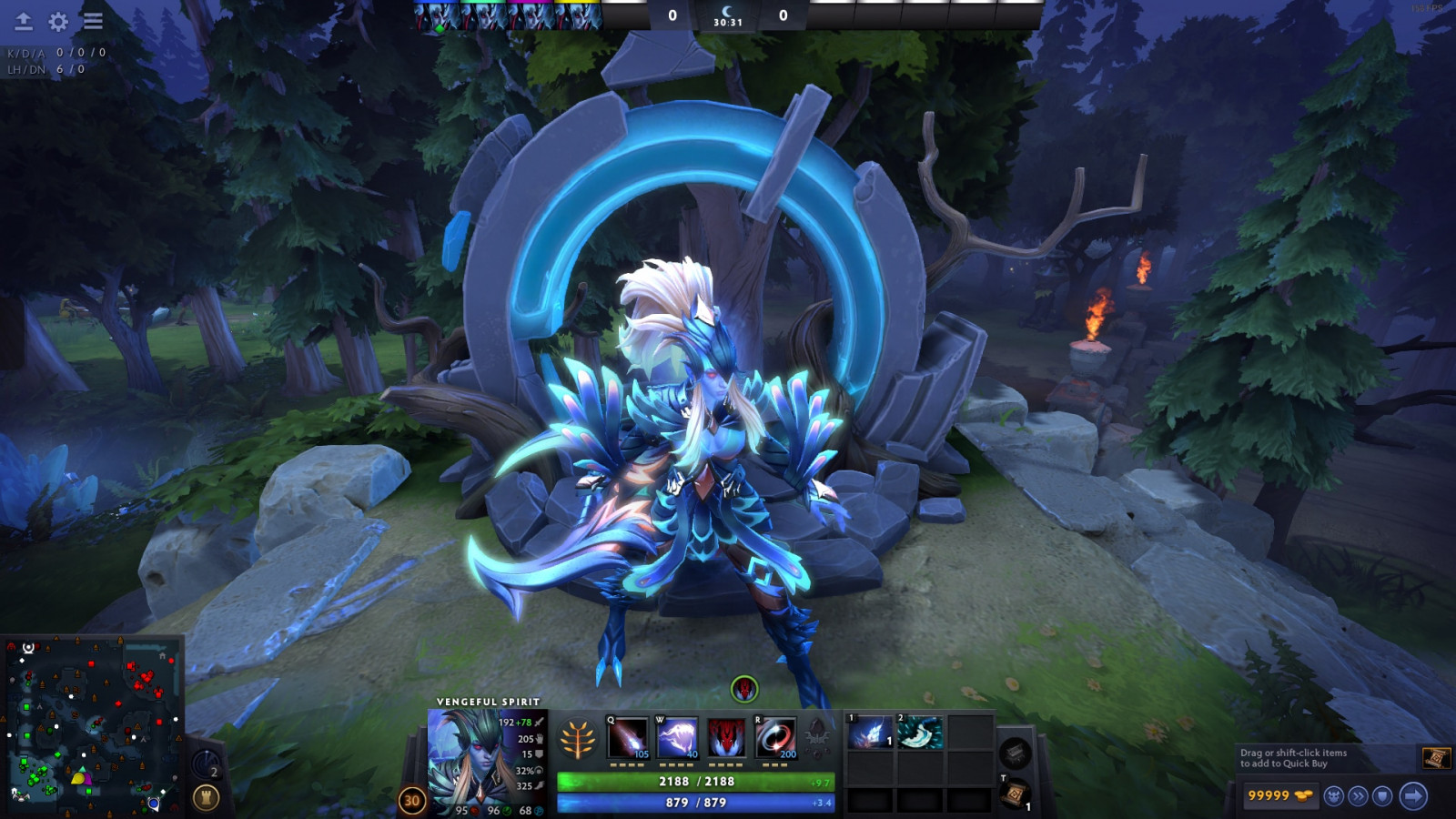Click the glyph tower button beside minimap
Screen dimensions: 1456x819
[x=207, y=798]
